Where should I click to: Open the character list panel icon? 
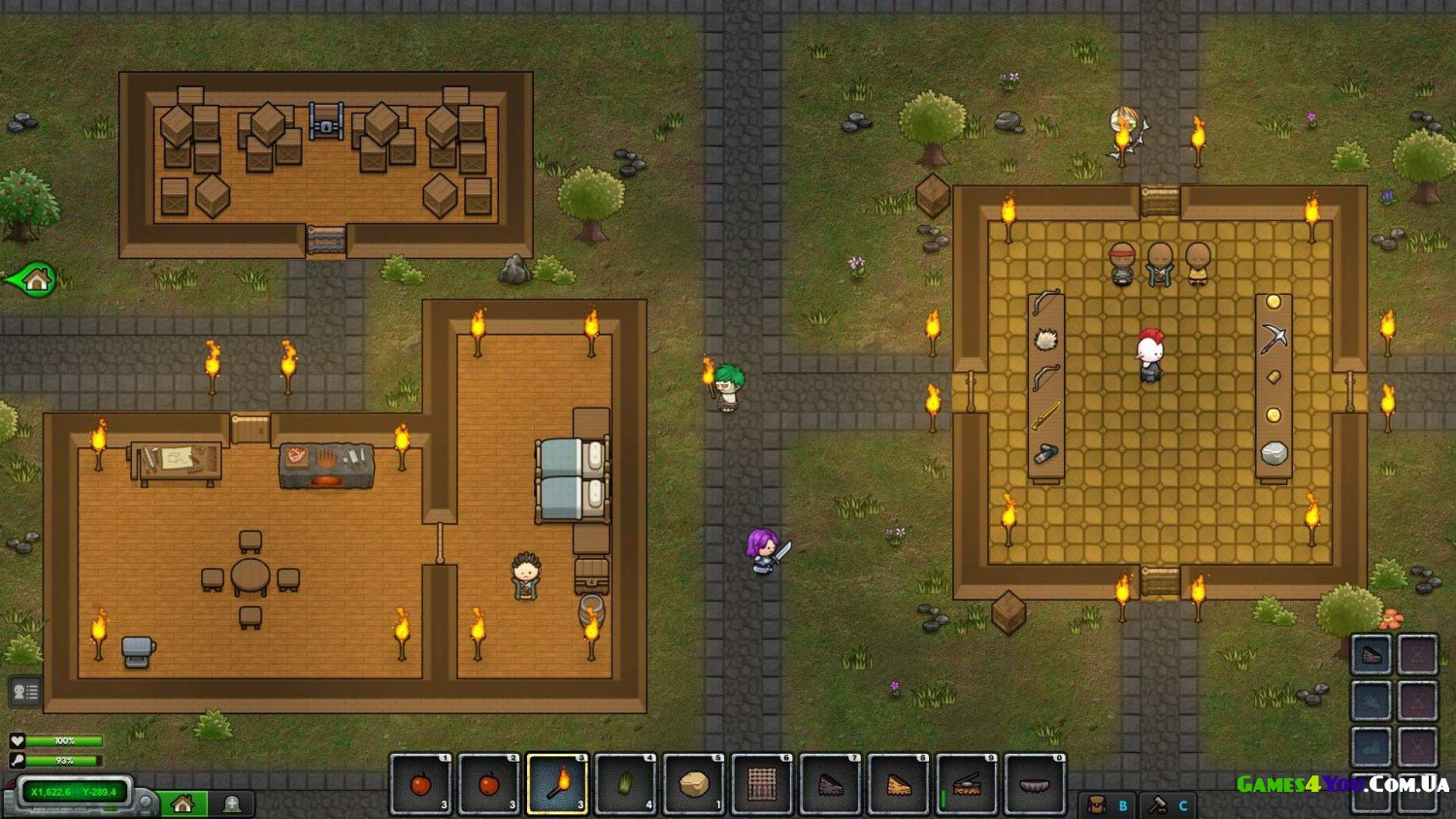click(x=24, y=692)
